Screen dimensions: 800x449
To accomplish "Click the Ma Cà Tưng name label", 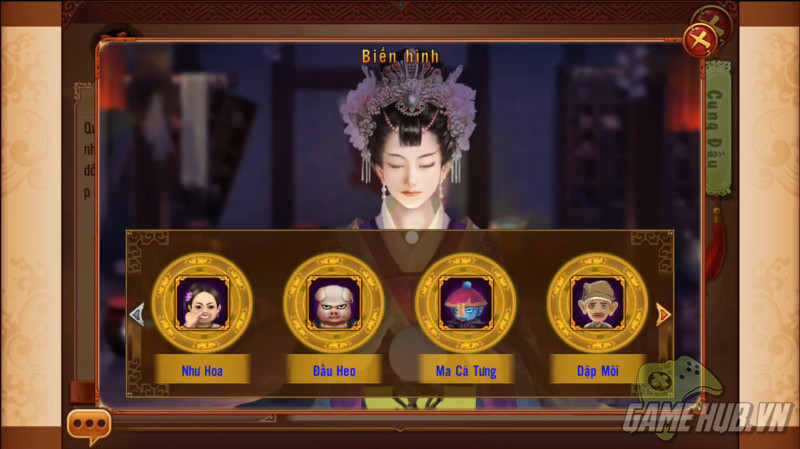I will pyautogui.click(x=466, y=371).
